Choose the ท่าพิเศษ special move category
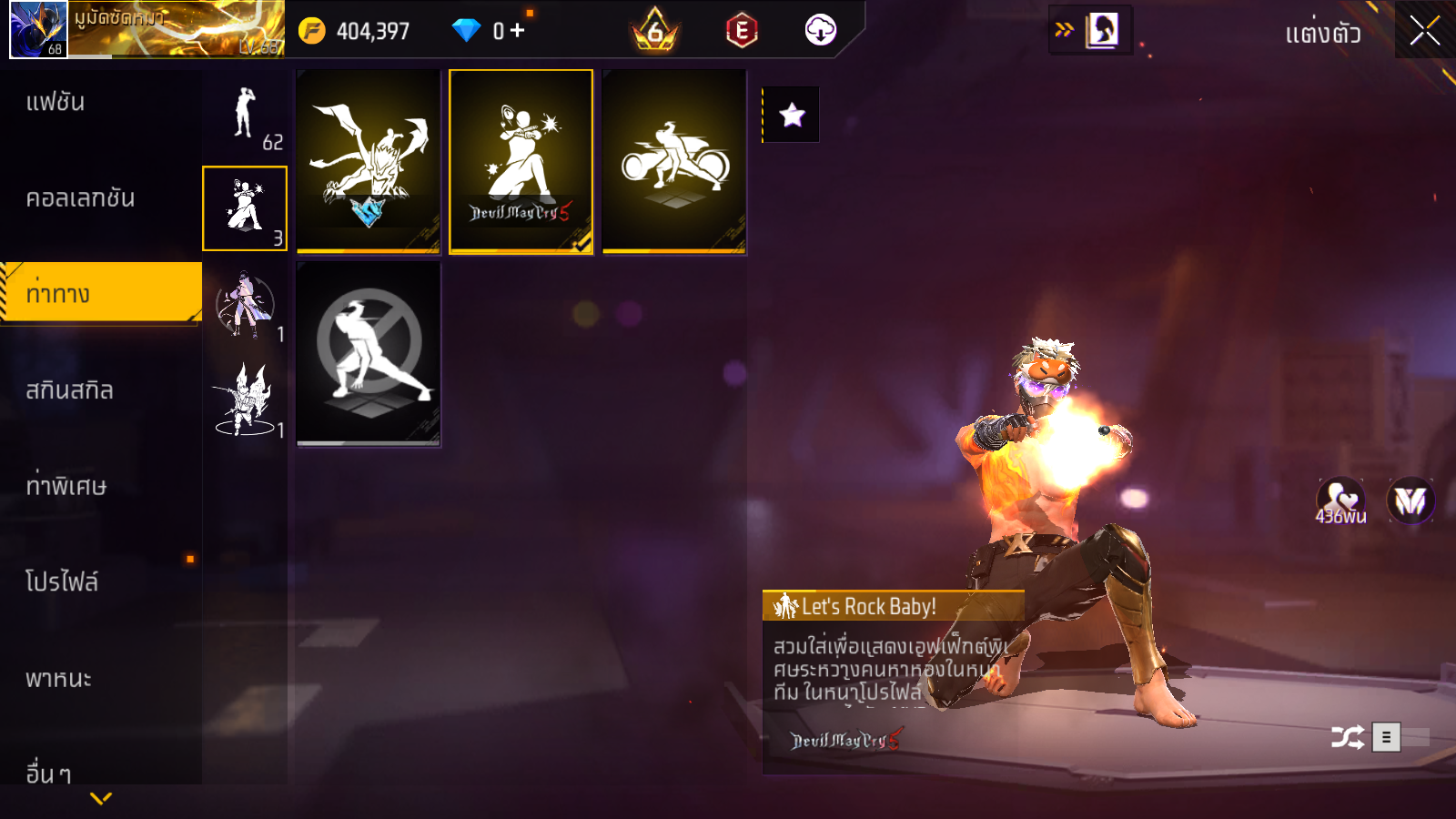1456x819 pixels. coord(66,486)
